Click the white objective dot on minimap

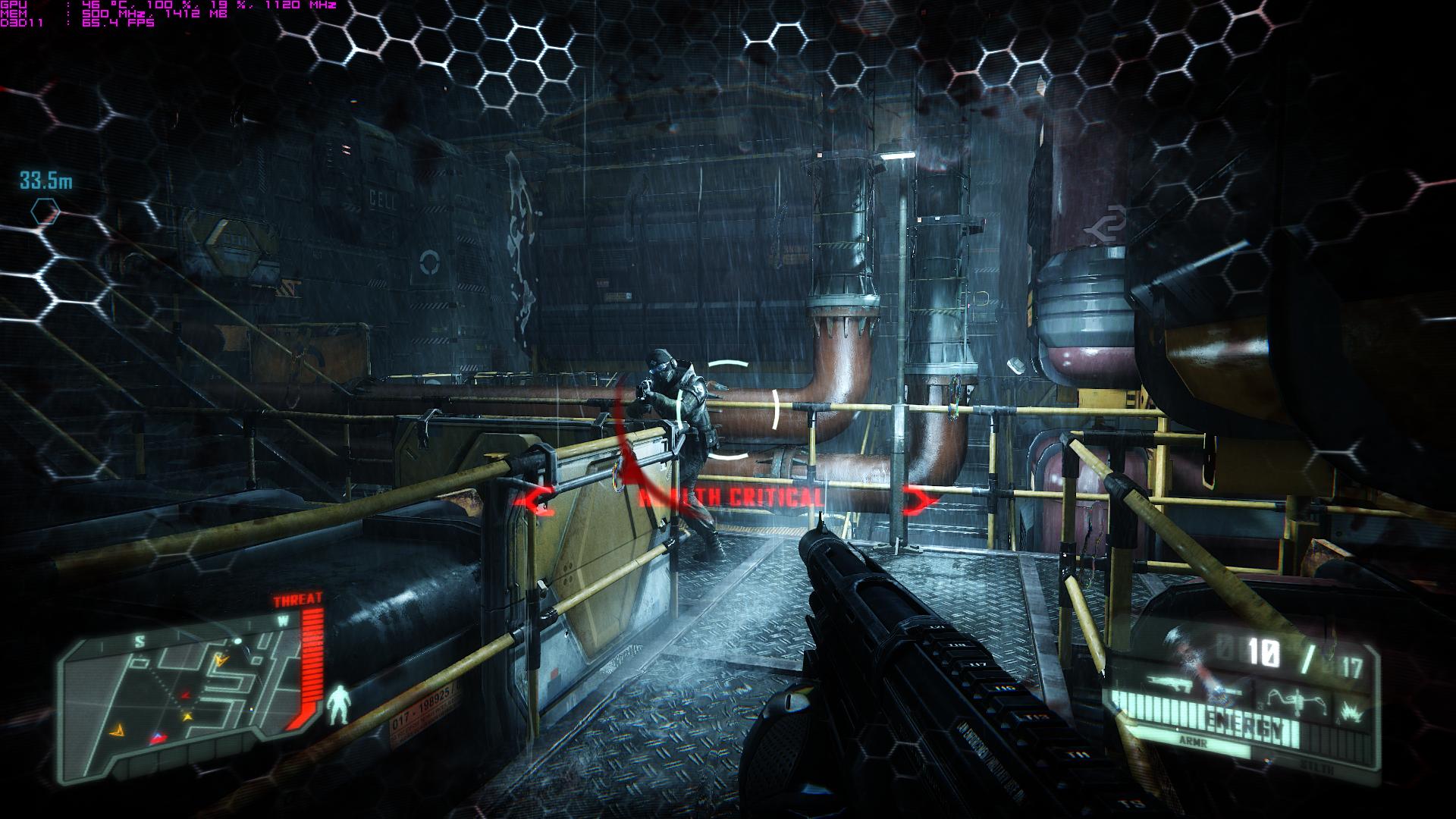[237, 642]
